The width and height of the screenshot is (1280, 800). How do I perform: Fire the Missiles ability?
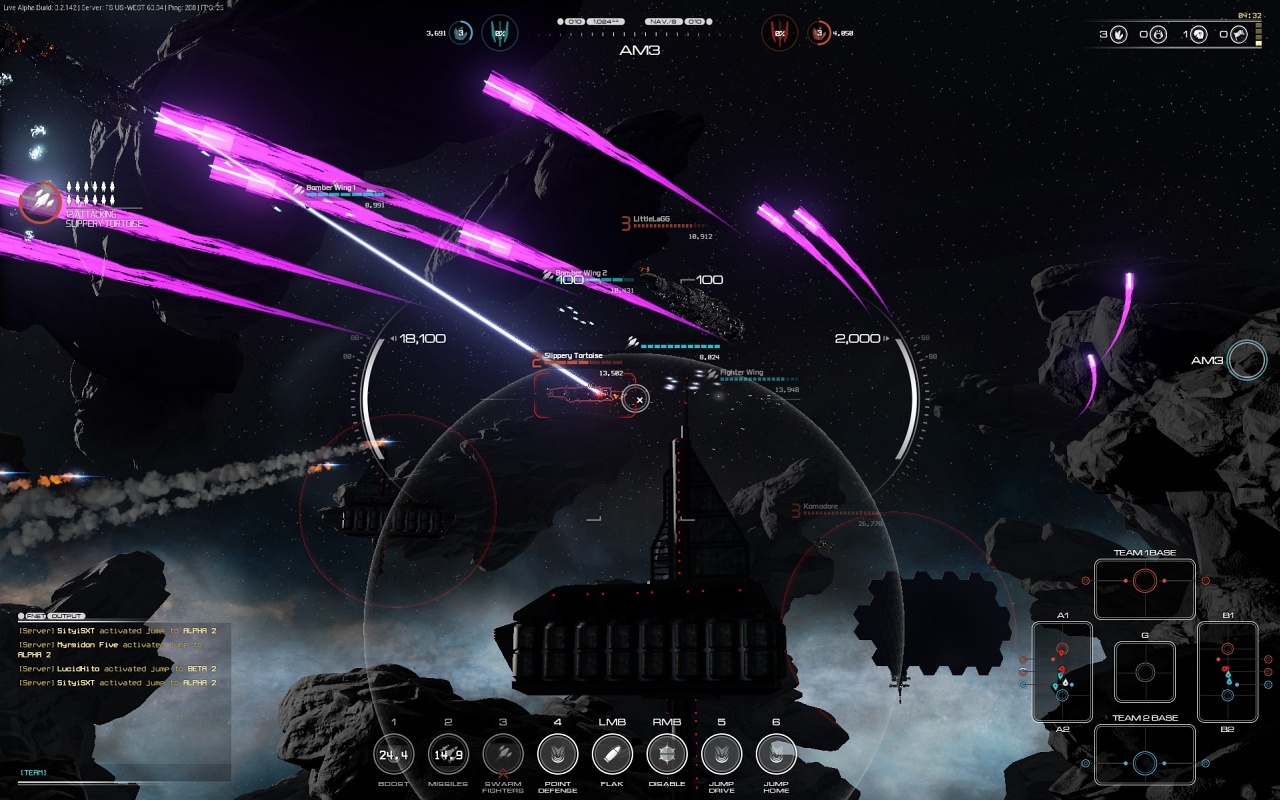pos(448,754)
